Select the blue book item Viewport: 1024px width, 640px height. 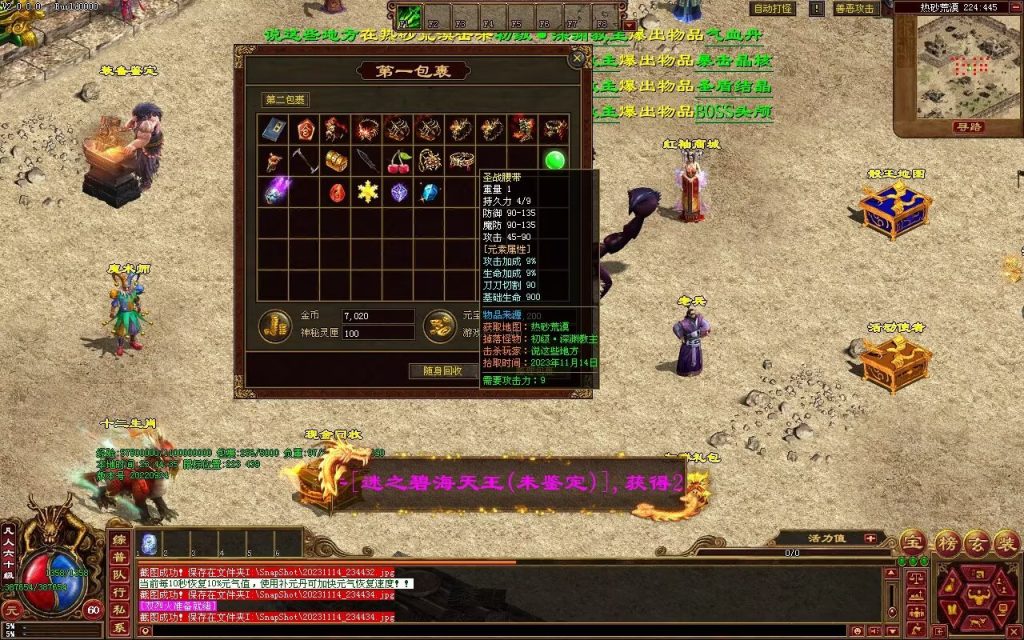[274, 129]
